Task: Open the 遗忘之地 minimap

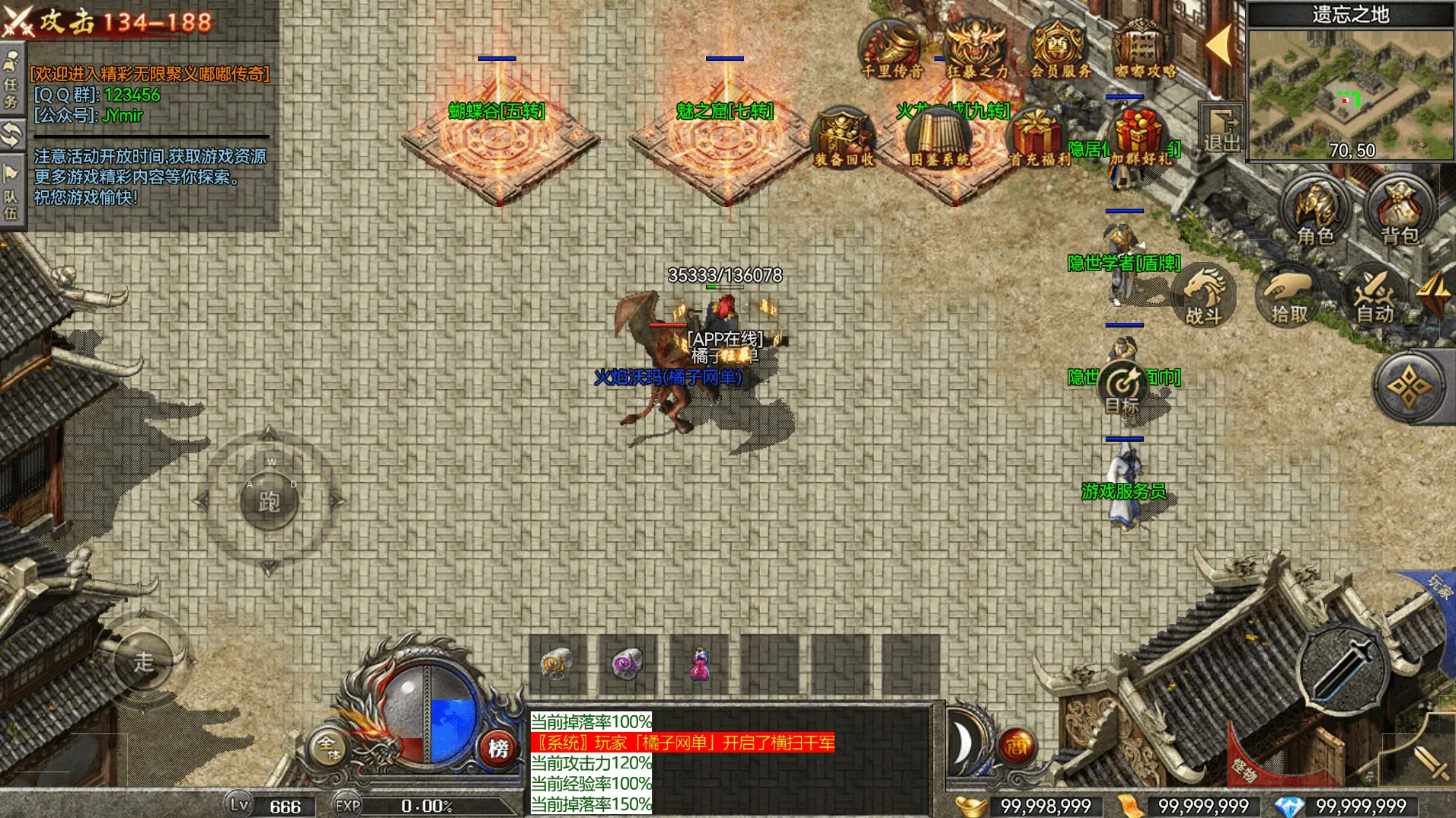Action: [x=1349, y=91]
